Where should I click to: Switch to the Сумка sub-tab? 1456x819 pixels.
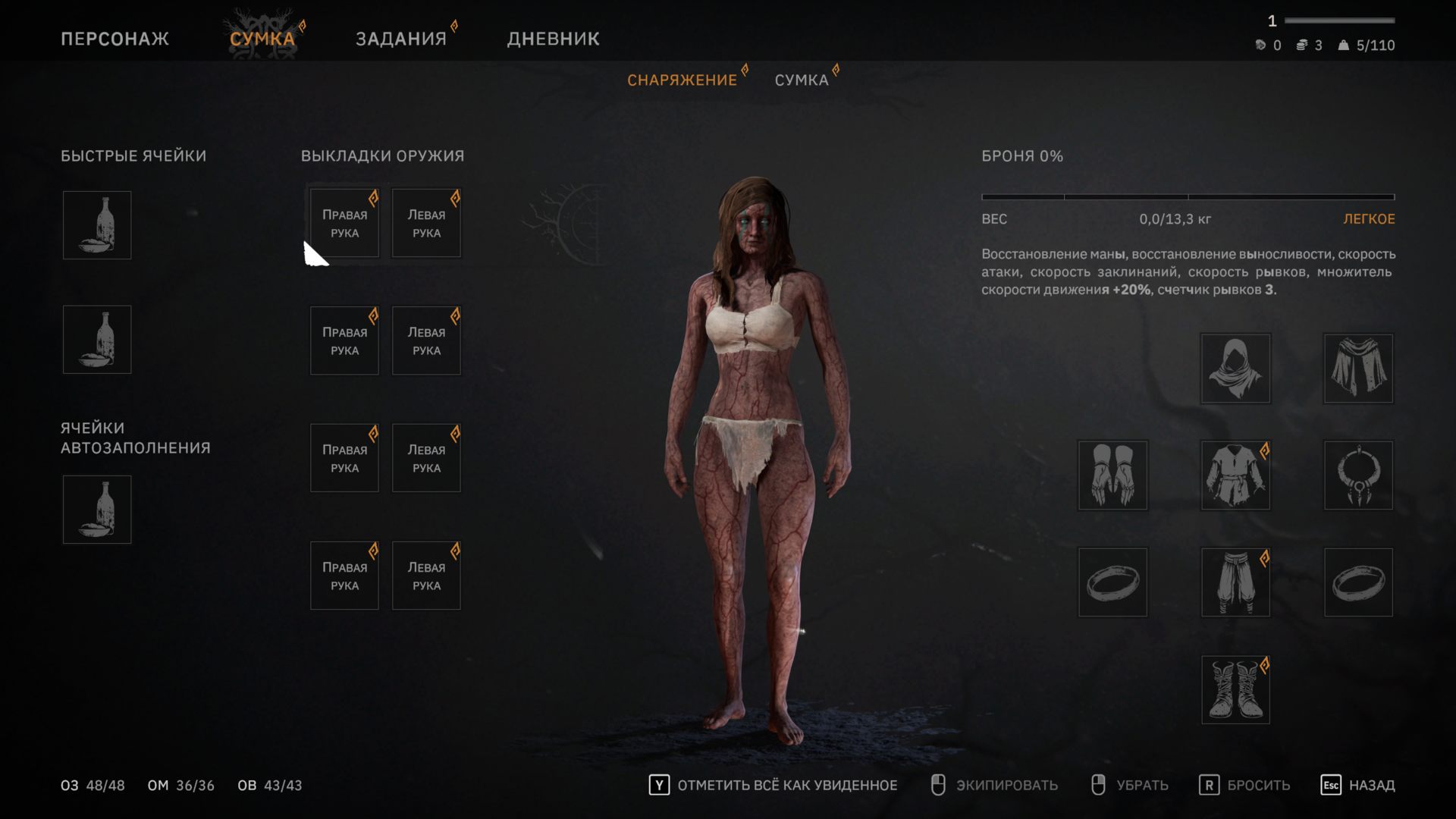pyautogui.click(x=802, y=80)
